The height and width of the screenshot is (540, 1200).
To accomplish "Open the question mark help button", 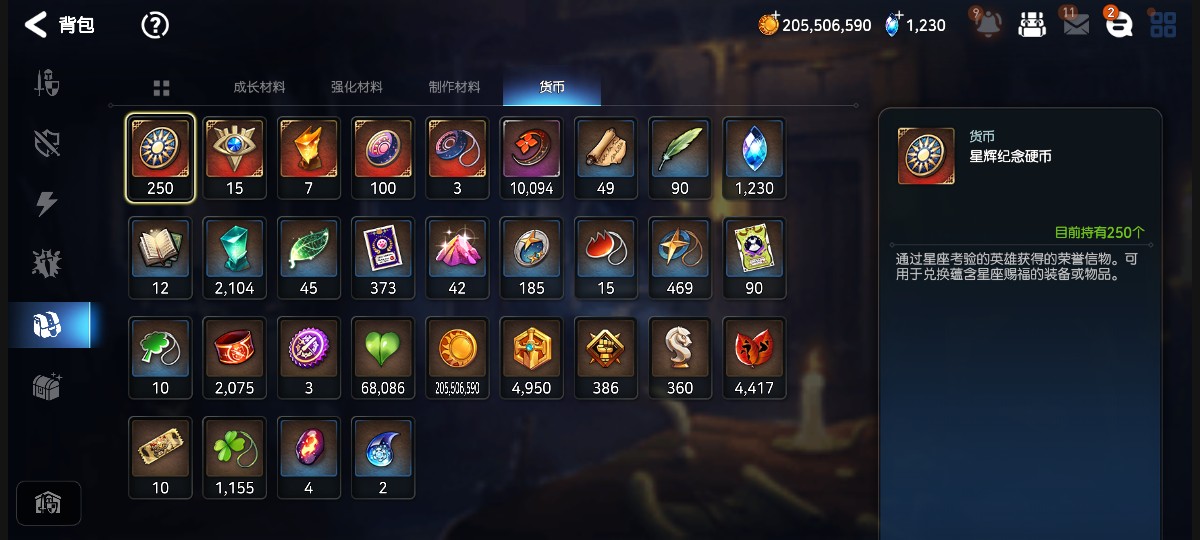I will (155, 25).
